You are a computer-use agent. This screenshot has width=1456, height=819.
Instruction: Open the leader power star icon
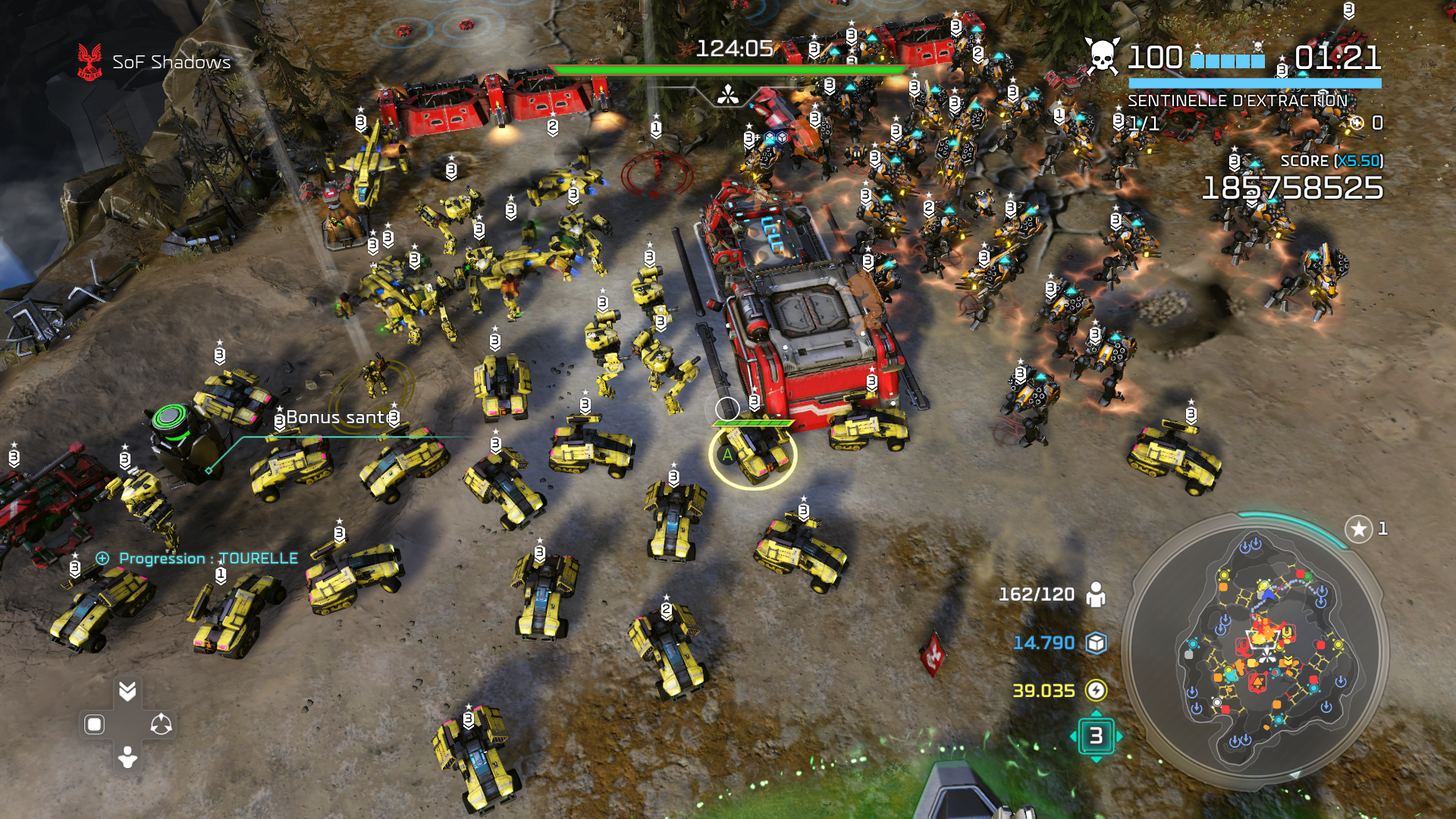(1358, 529)
